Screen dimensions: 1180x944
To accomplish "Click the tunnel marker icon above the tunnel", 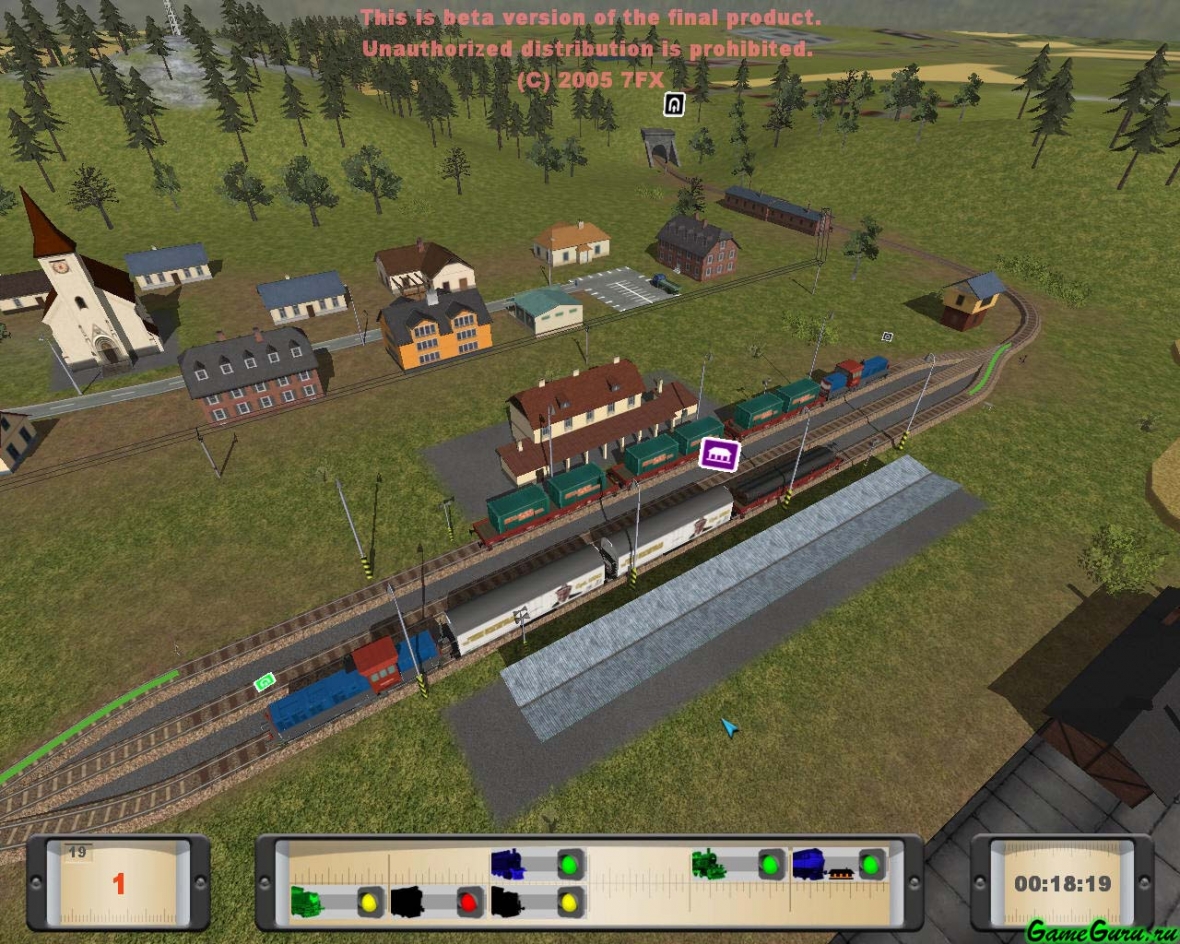I will (x=674, y=104).
